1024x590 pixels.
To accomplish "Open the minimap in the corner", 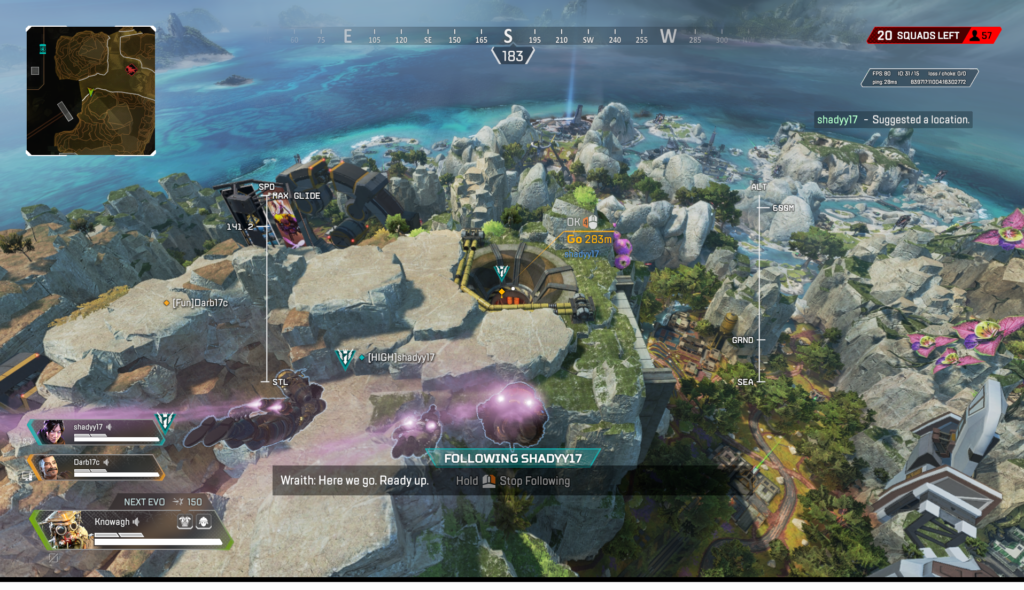I will (91, 91).
